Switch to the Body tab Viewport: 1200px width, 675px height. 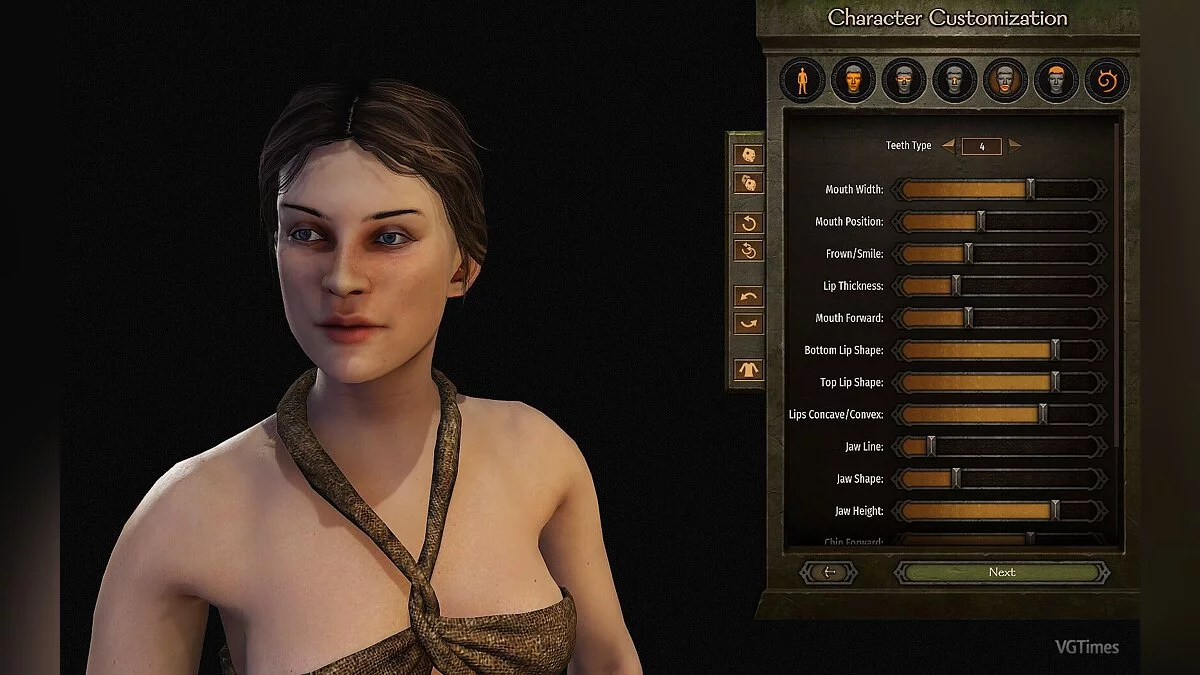pos(802,80)
